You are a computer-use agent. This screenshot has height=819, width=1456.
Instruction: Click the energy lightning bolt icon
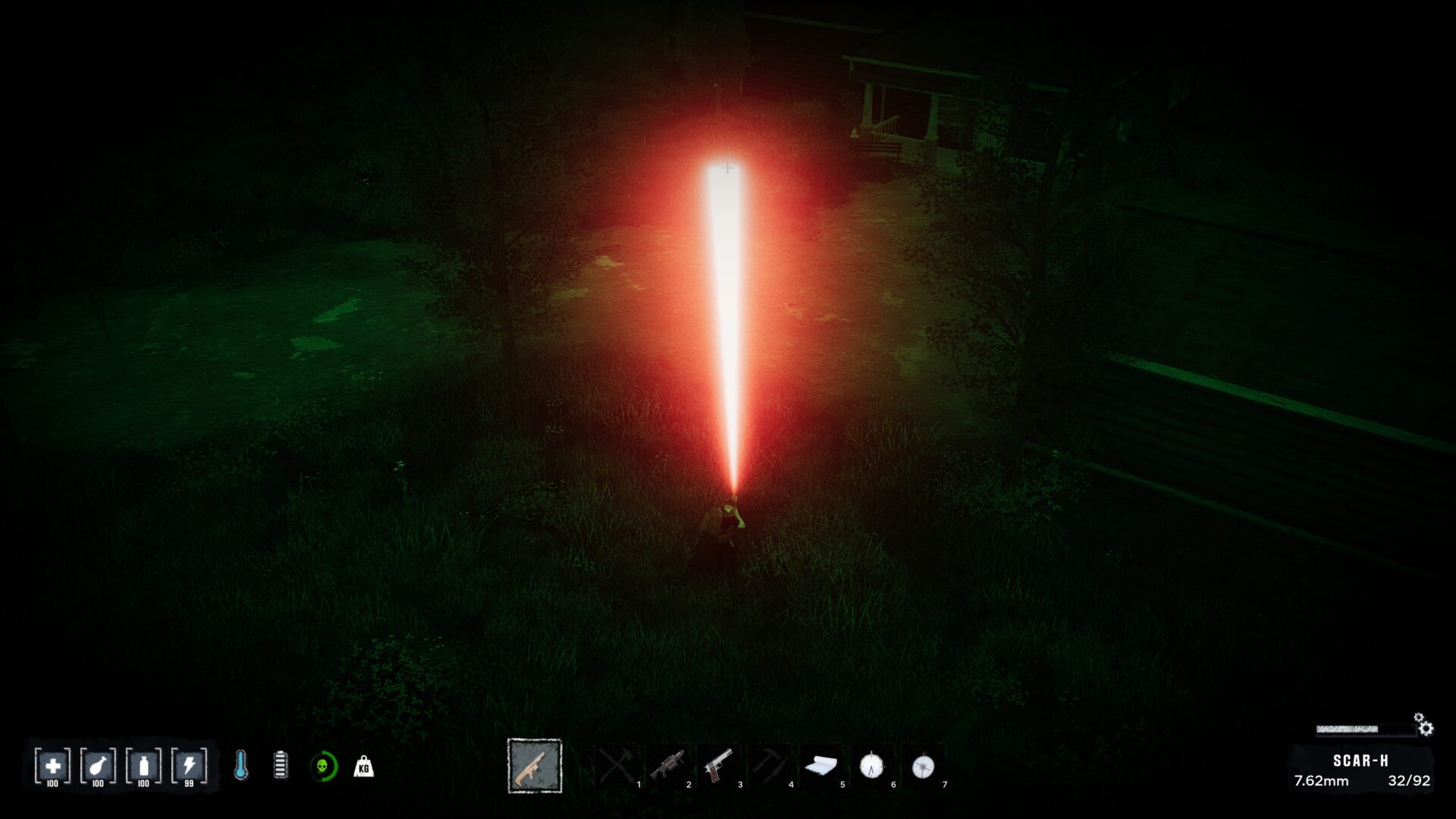189,766
